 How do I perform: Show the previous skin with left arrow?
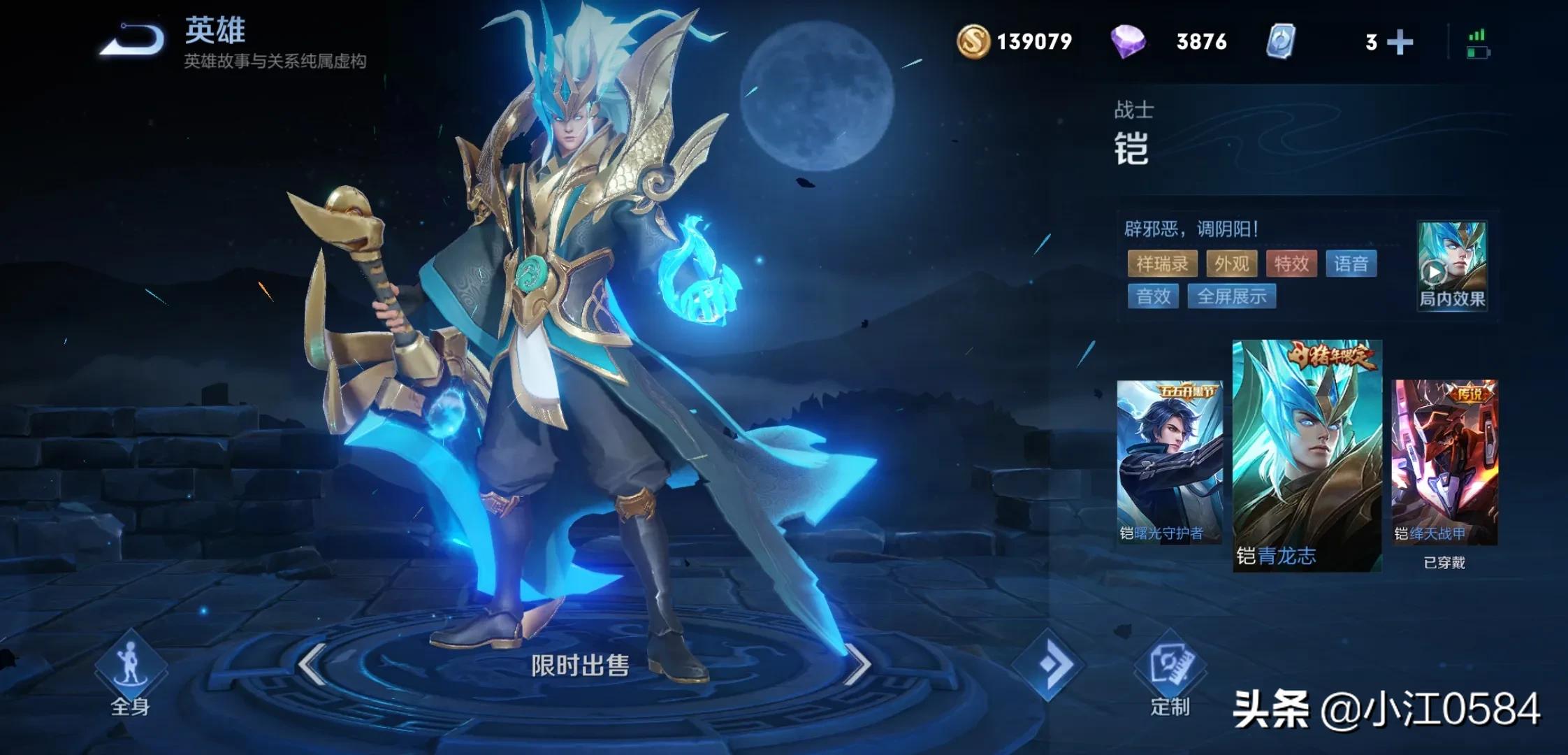coord(312,663)
